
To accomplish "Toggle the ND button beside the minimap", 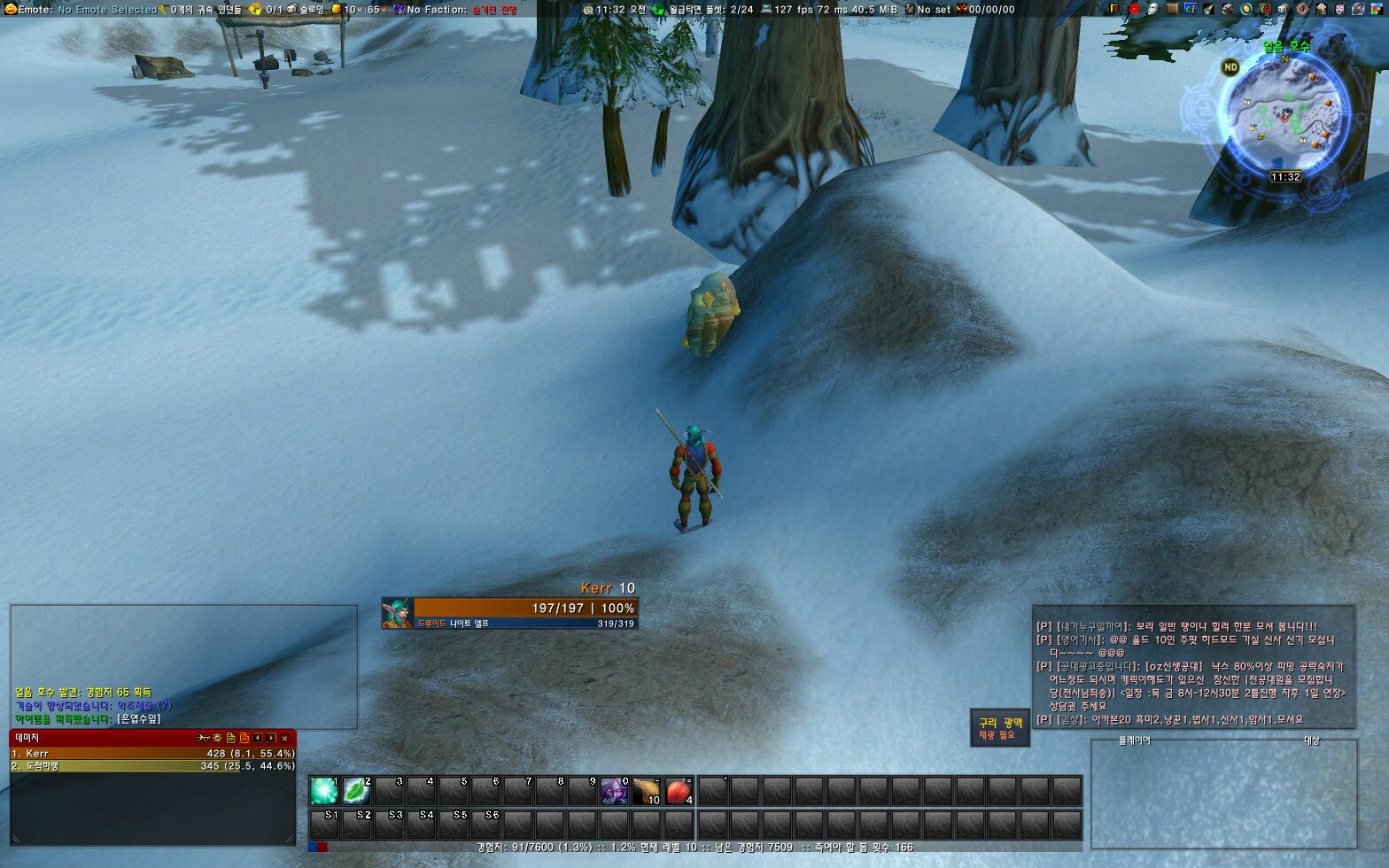I will point(1230,66).
